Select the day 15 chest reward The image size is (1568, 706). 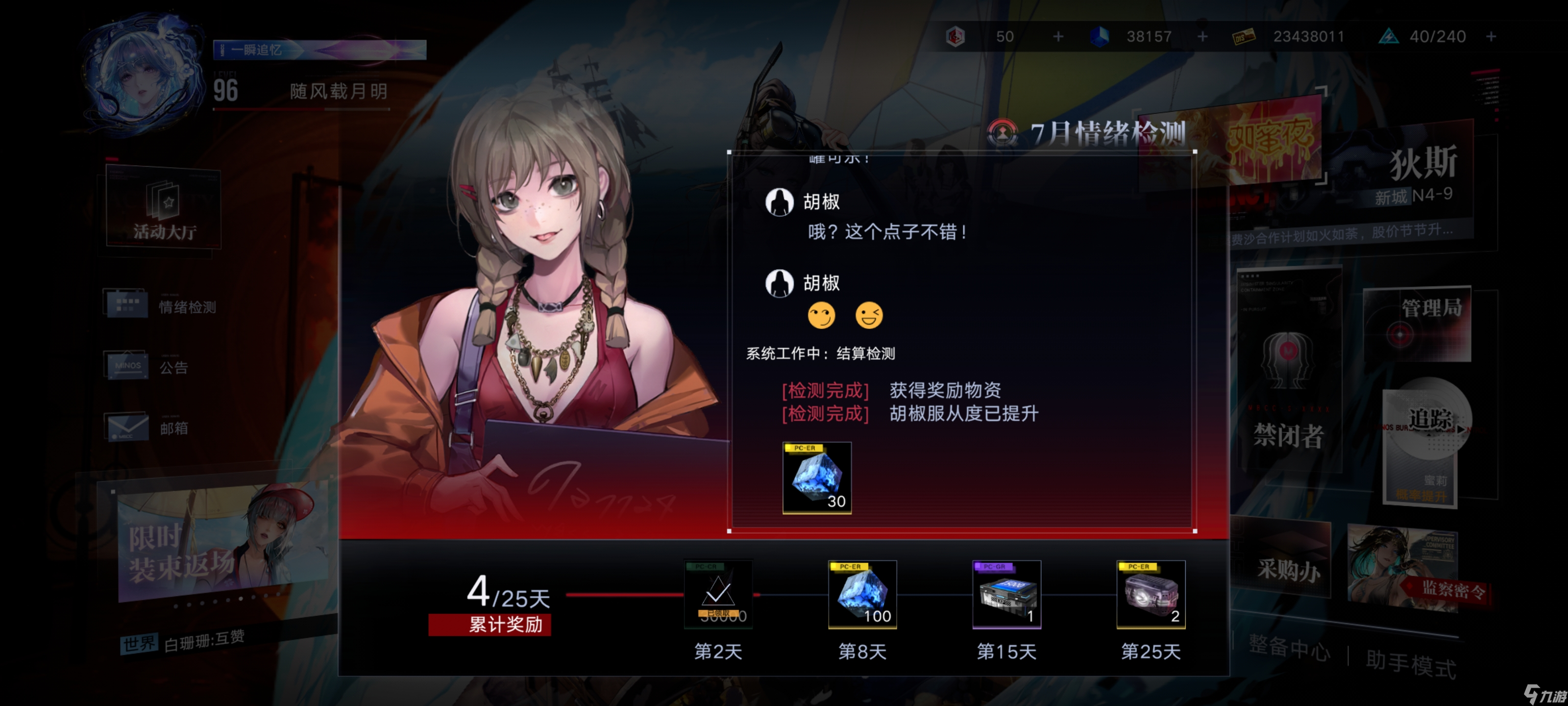[1006, 594]
